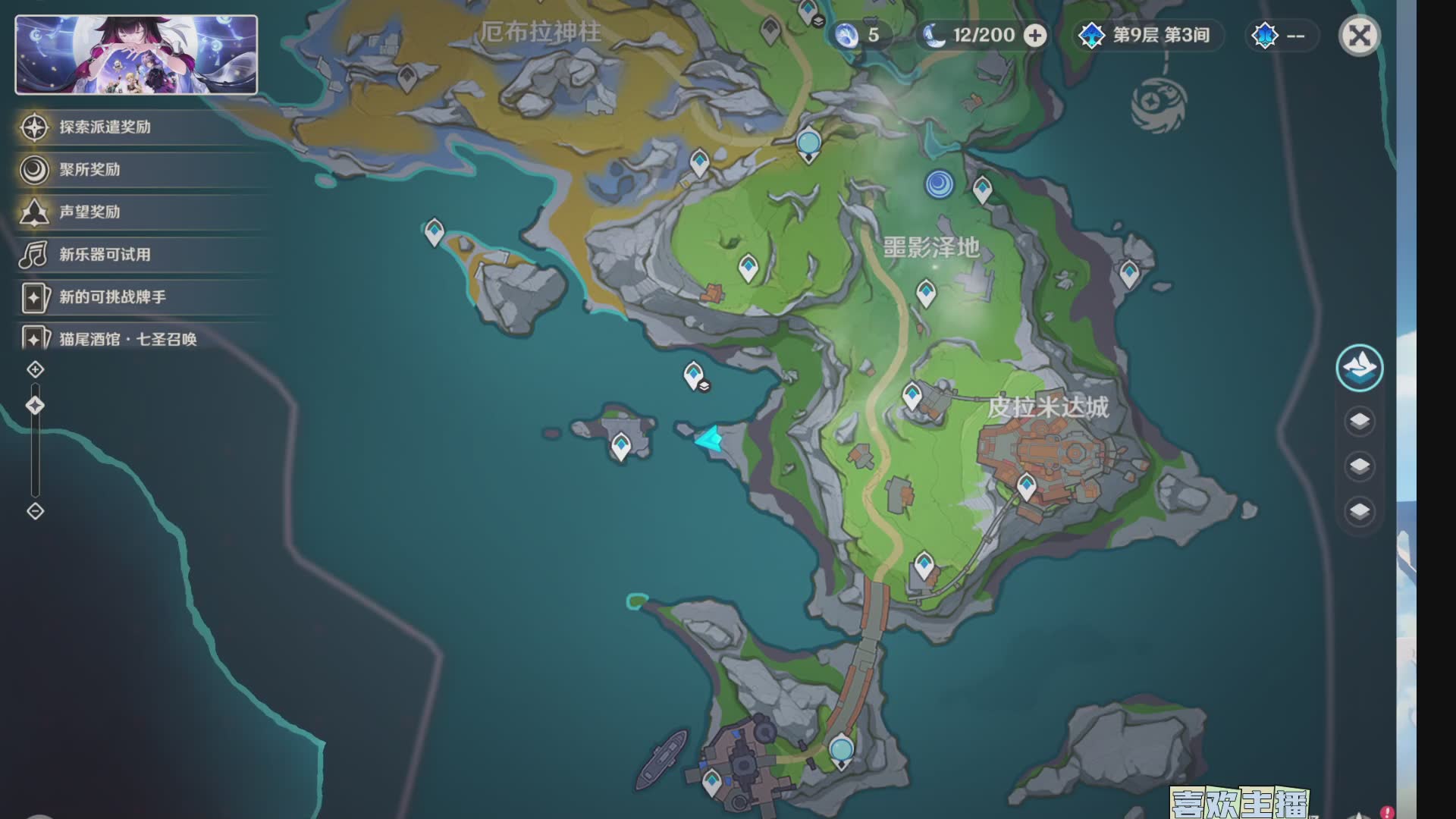Viewport: 1456px width, 819px height.
Task: Open 探索派遣奖励 entry
Action: (105, 127)
